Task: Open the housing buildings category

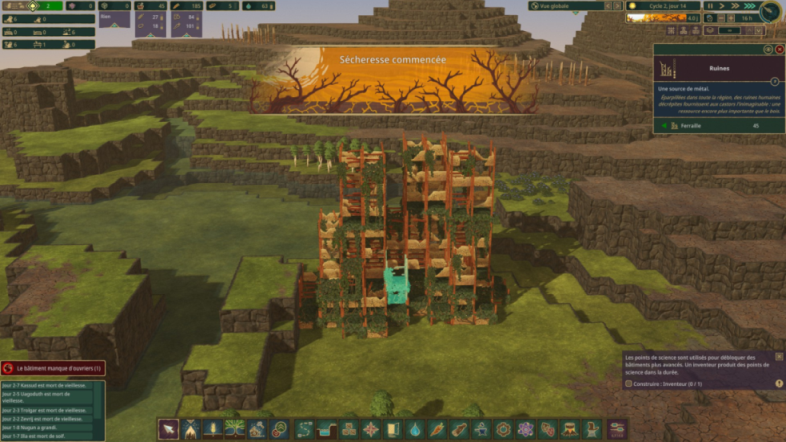Action: pos(258,429)
